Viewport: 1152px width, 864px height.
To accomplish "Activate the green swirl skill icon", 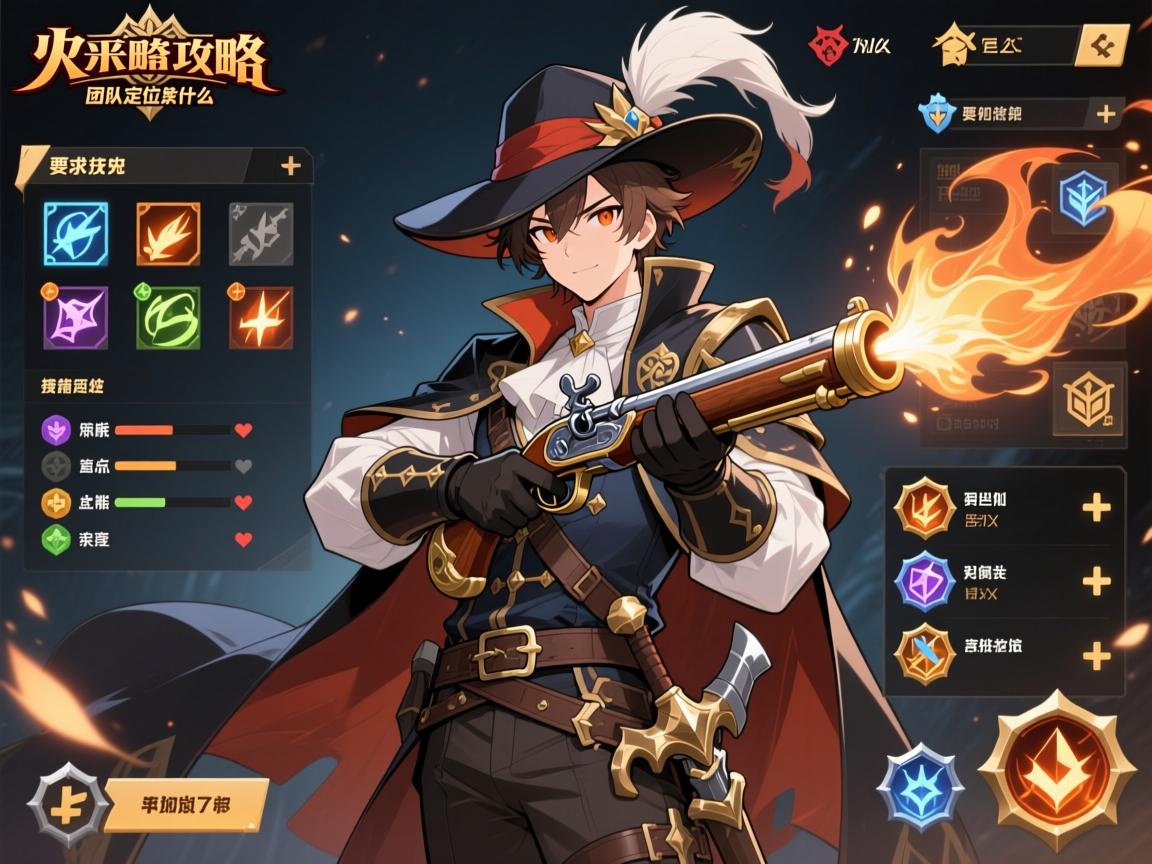I will coord(168,316).
